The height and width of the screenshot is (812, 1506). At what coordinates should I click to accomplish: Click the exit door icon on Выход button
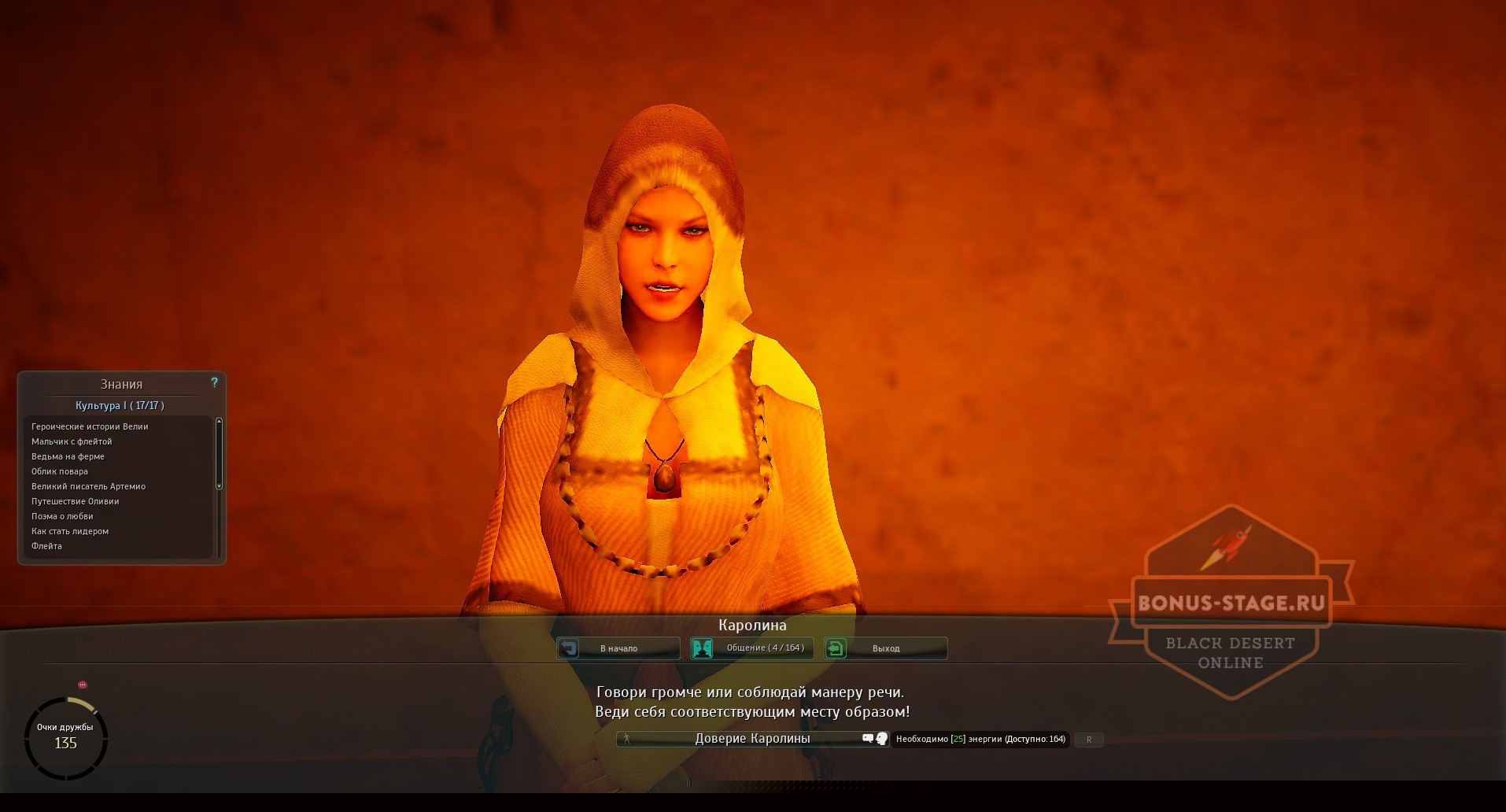[x=836, y=648]
